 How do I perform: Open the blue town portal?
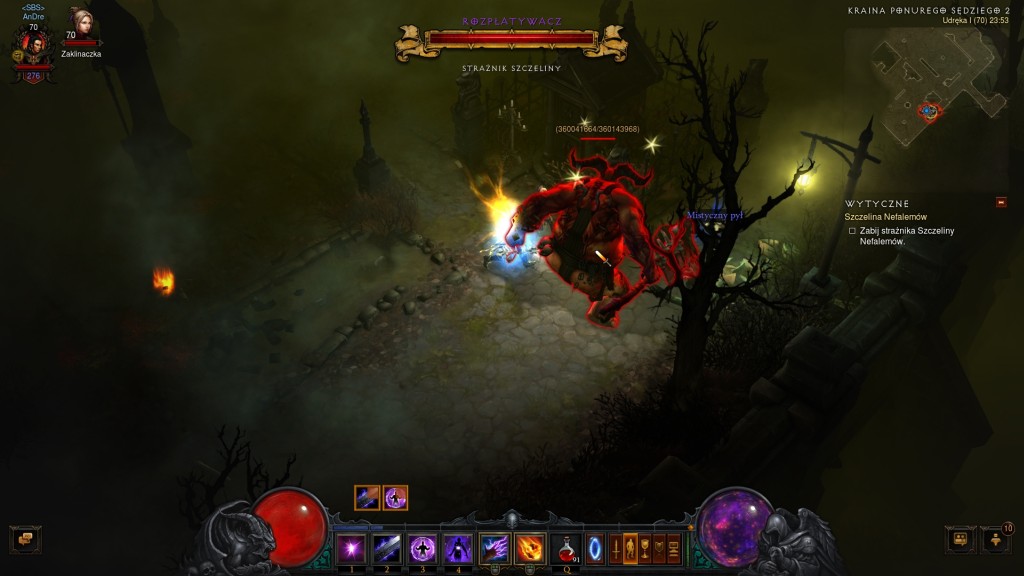click(596, 548)
